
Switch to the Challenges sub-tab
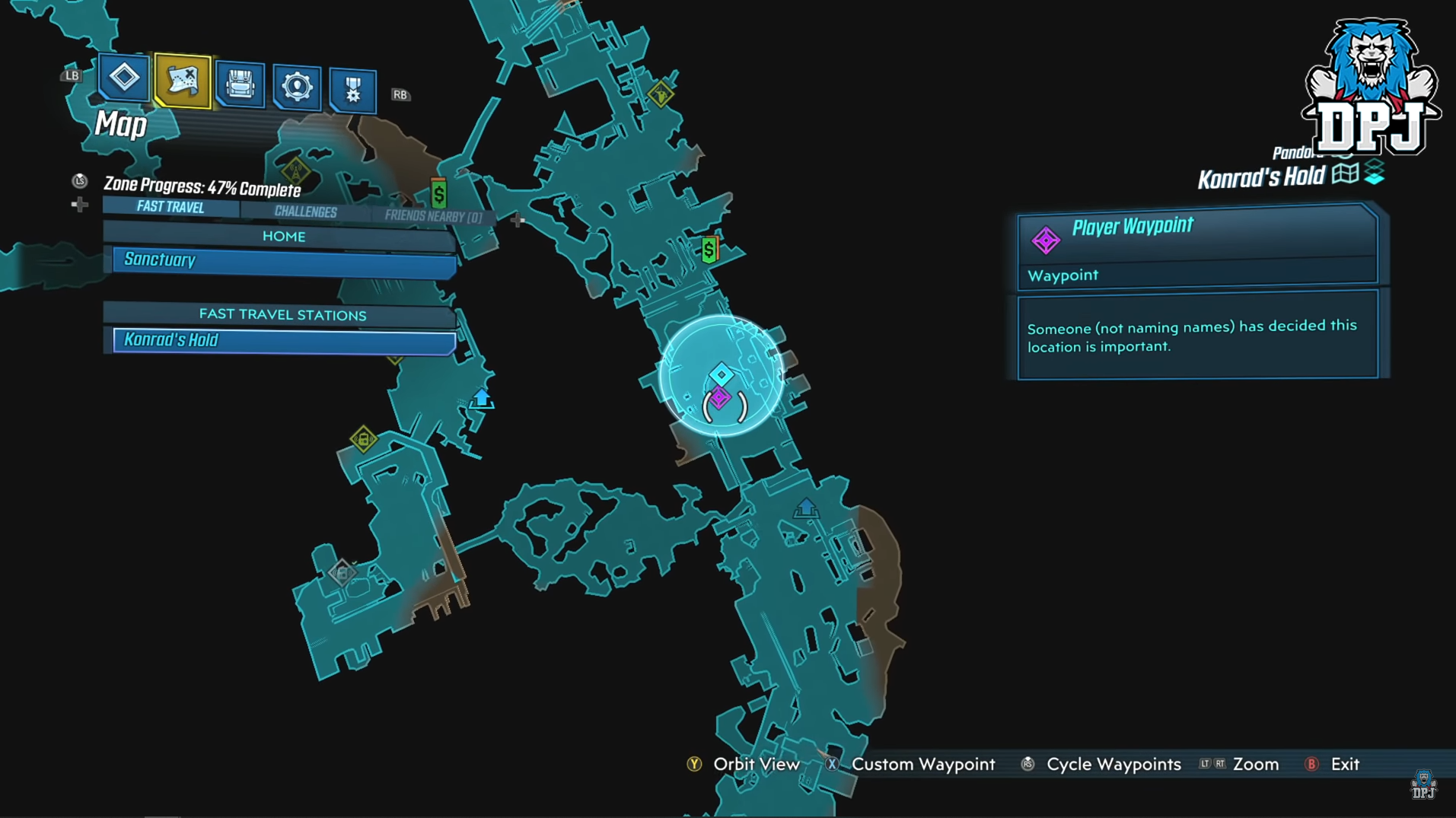pyautogui.click(x=305, y=212)
